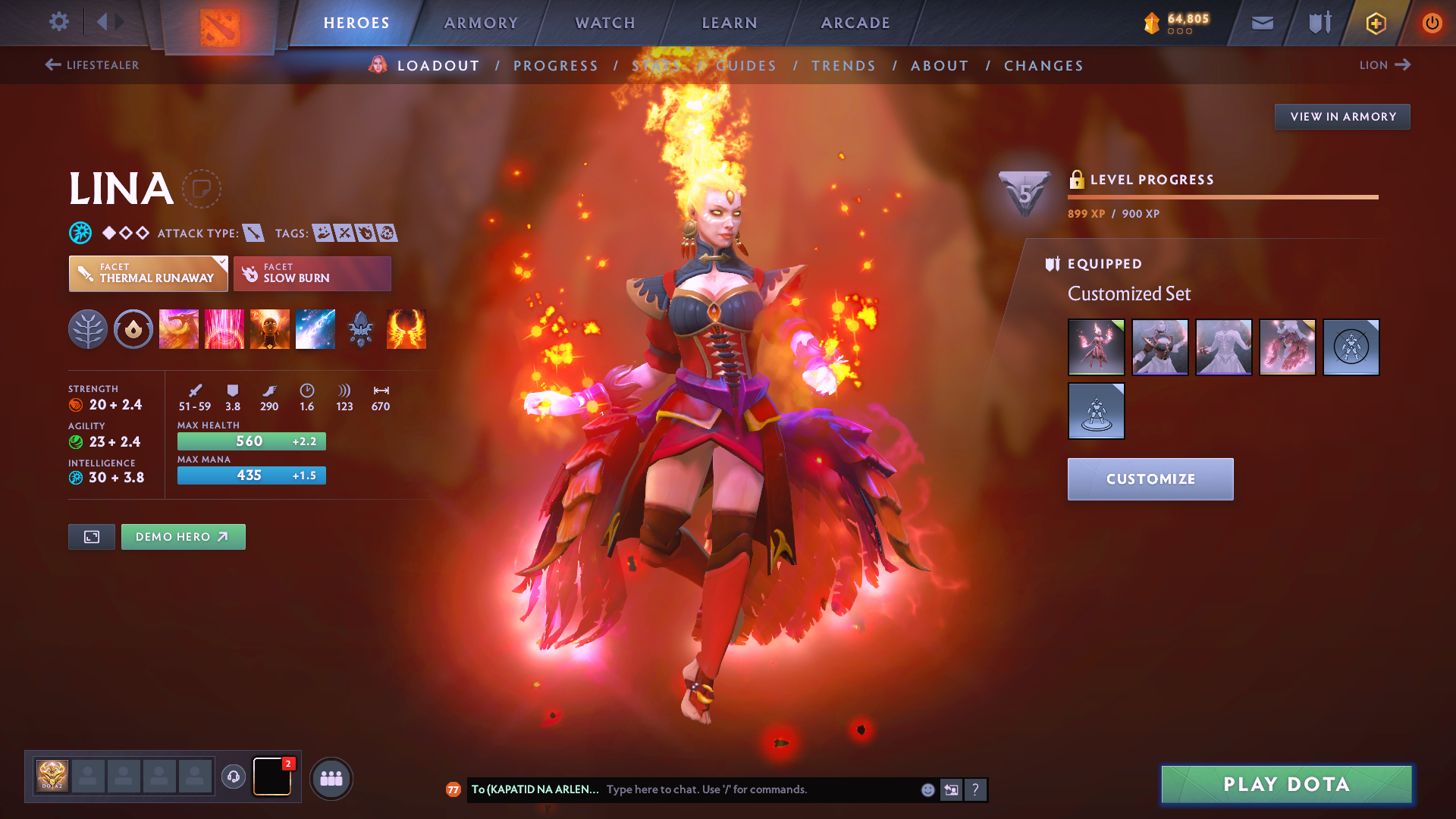
Task: Open the ARMORY menu item
Action: tap(481, 23)
